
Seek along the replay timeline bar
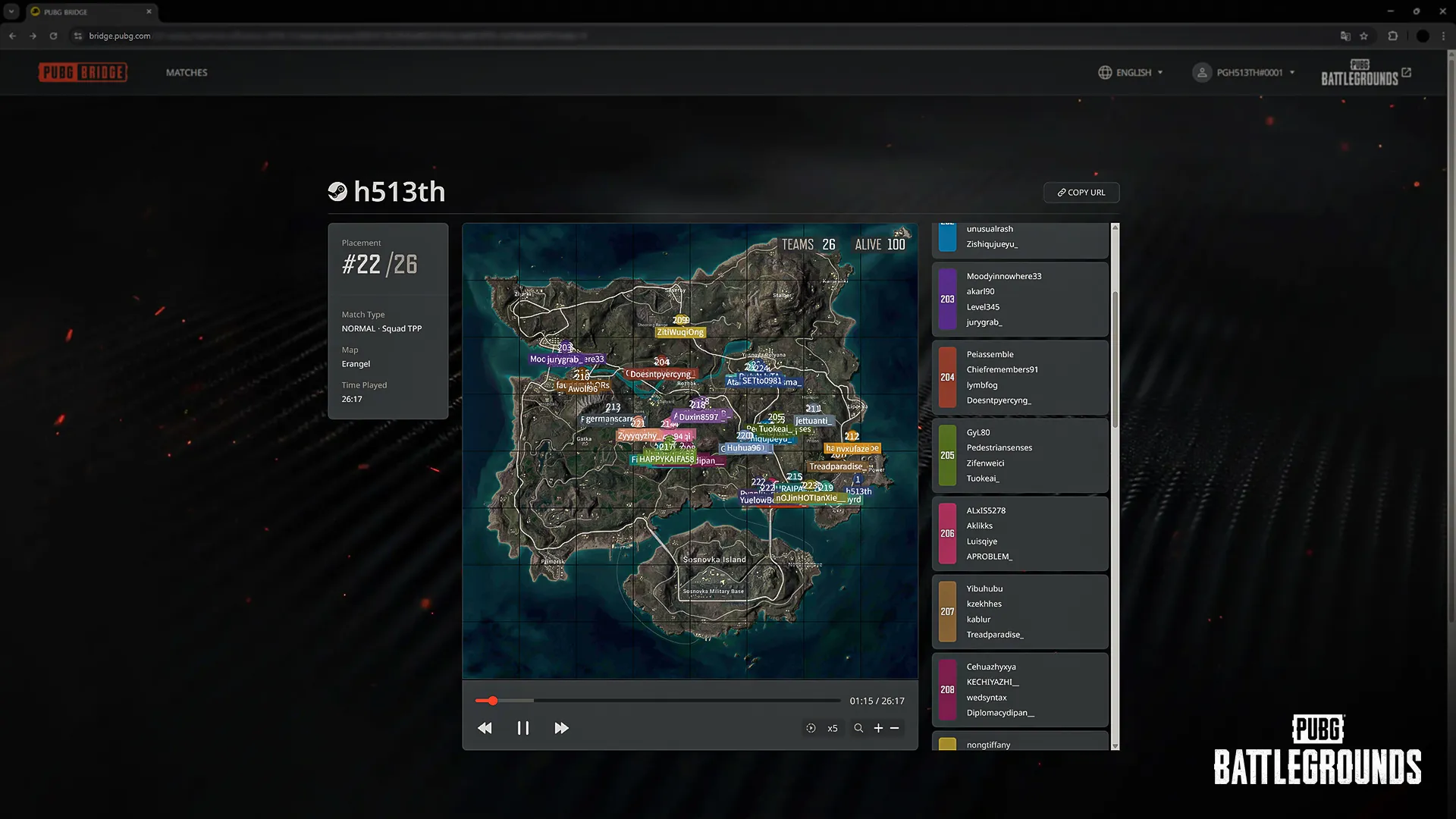(x=657, y=701)
